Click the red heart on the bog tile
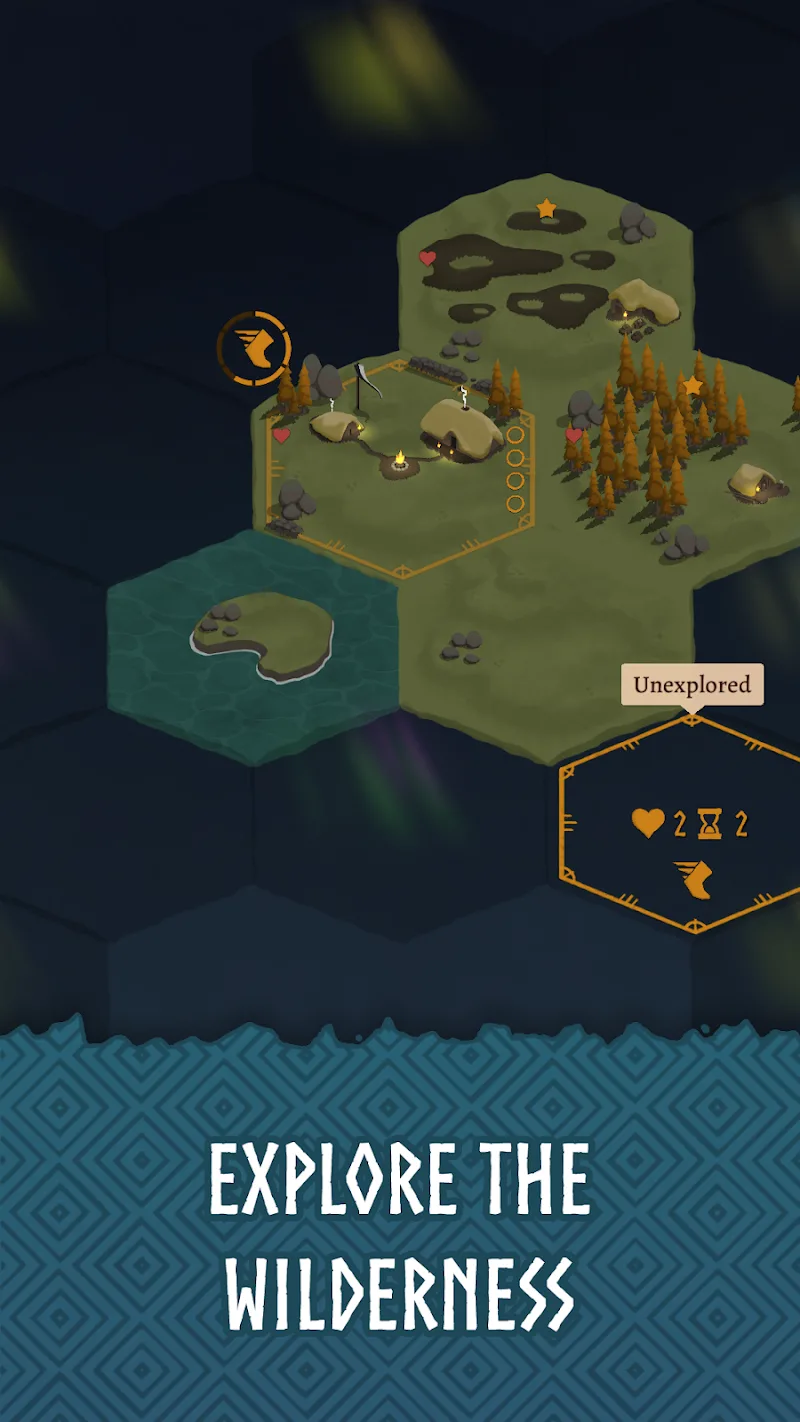 tap(427, 258)
